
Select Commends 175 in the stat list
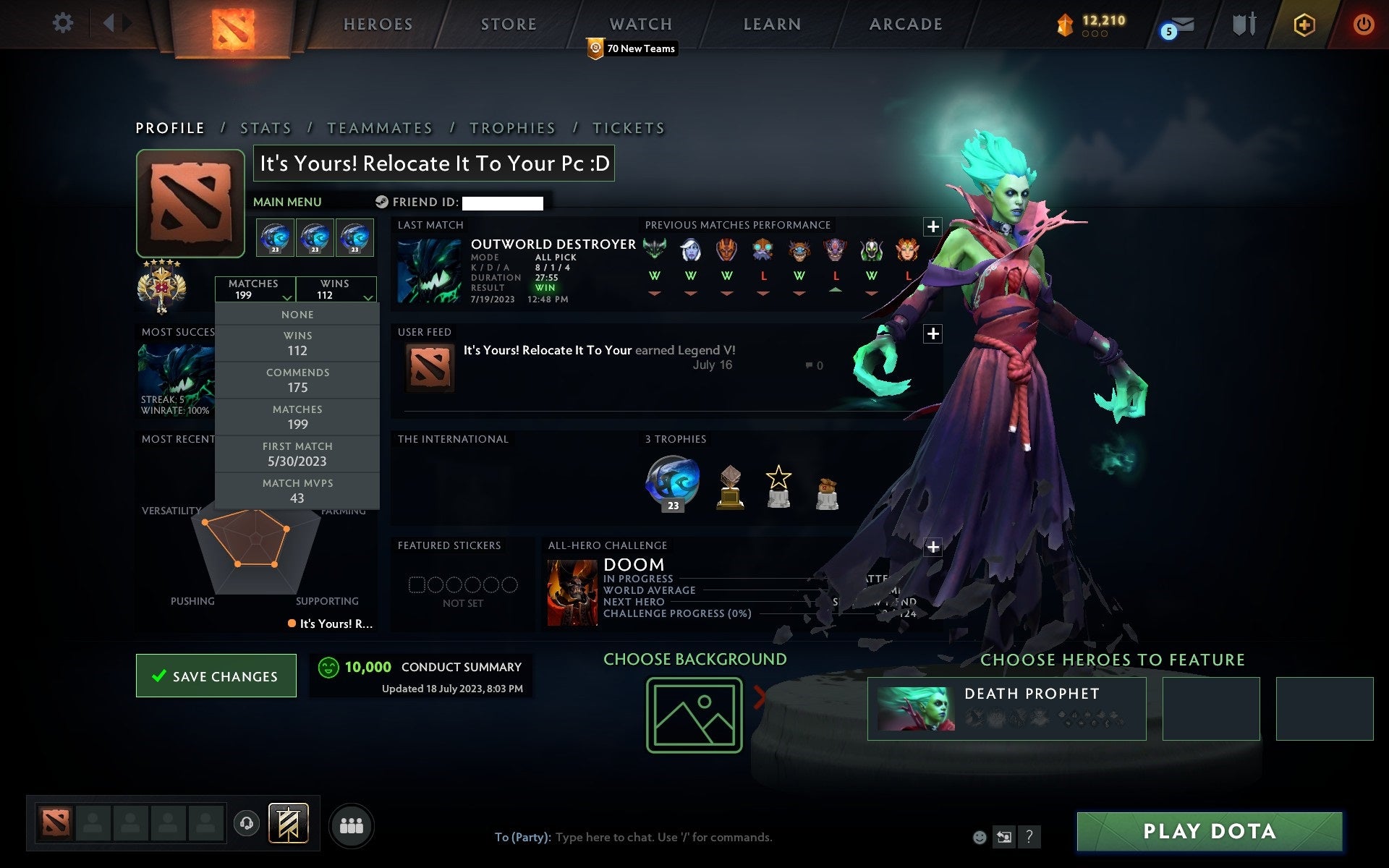(x=297, y=380)
